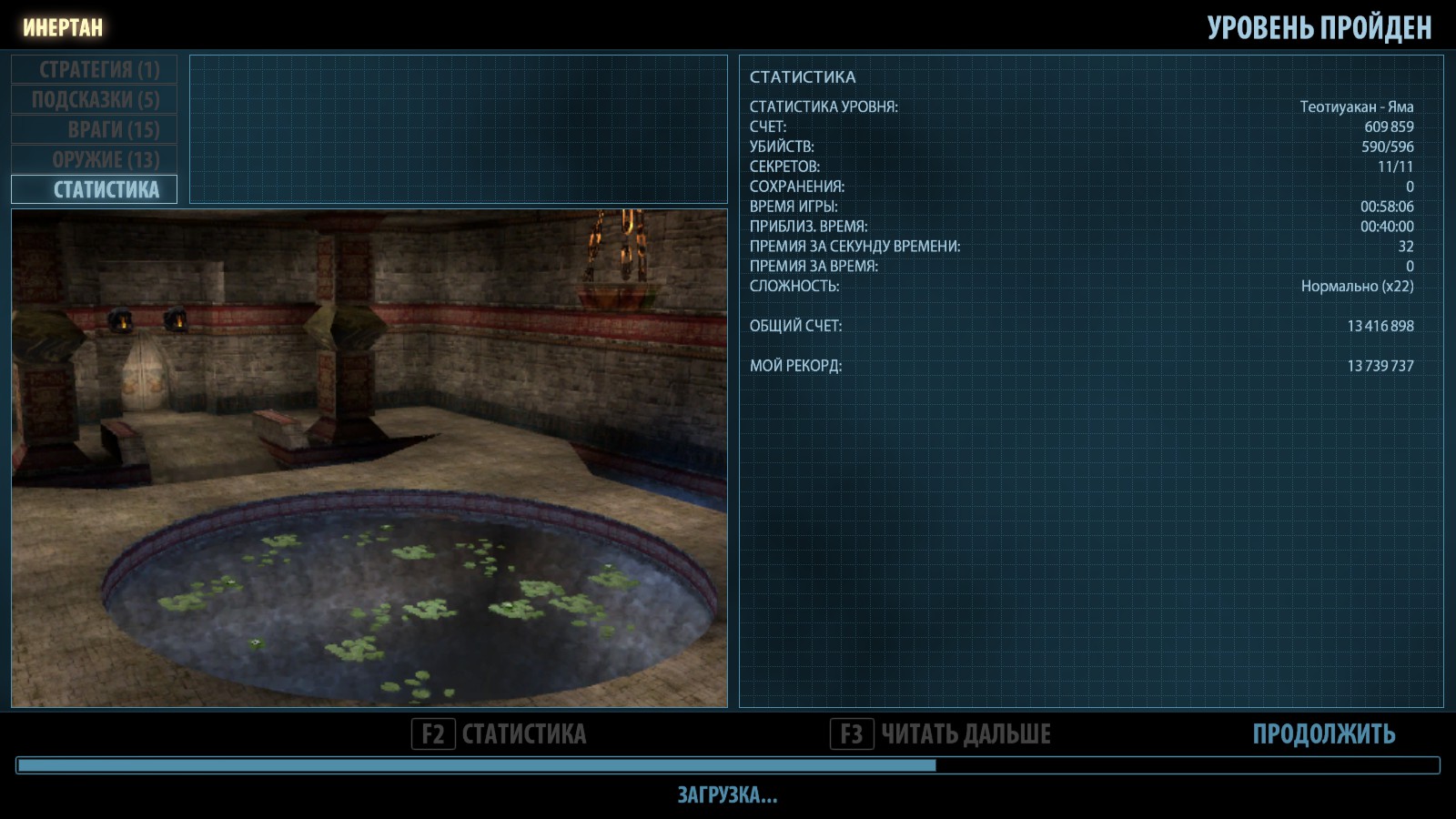Open the highlighted Статистика tab
The width and height of the screenshot is (1456, 819).
click(95, 189)
